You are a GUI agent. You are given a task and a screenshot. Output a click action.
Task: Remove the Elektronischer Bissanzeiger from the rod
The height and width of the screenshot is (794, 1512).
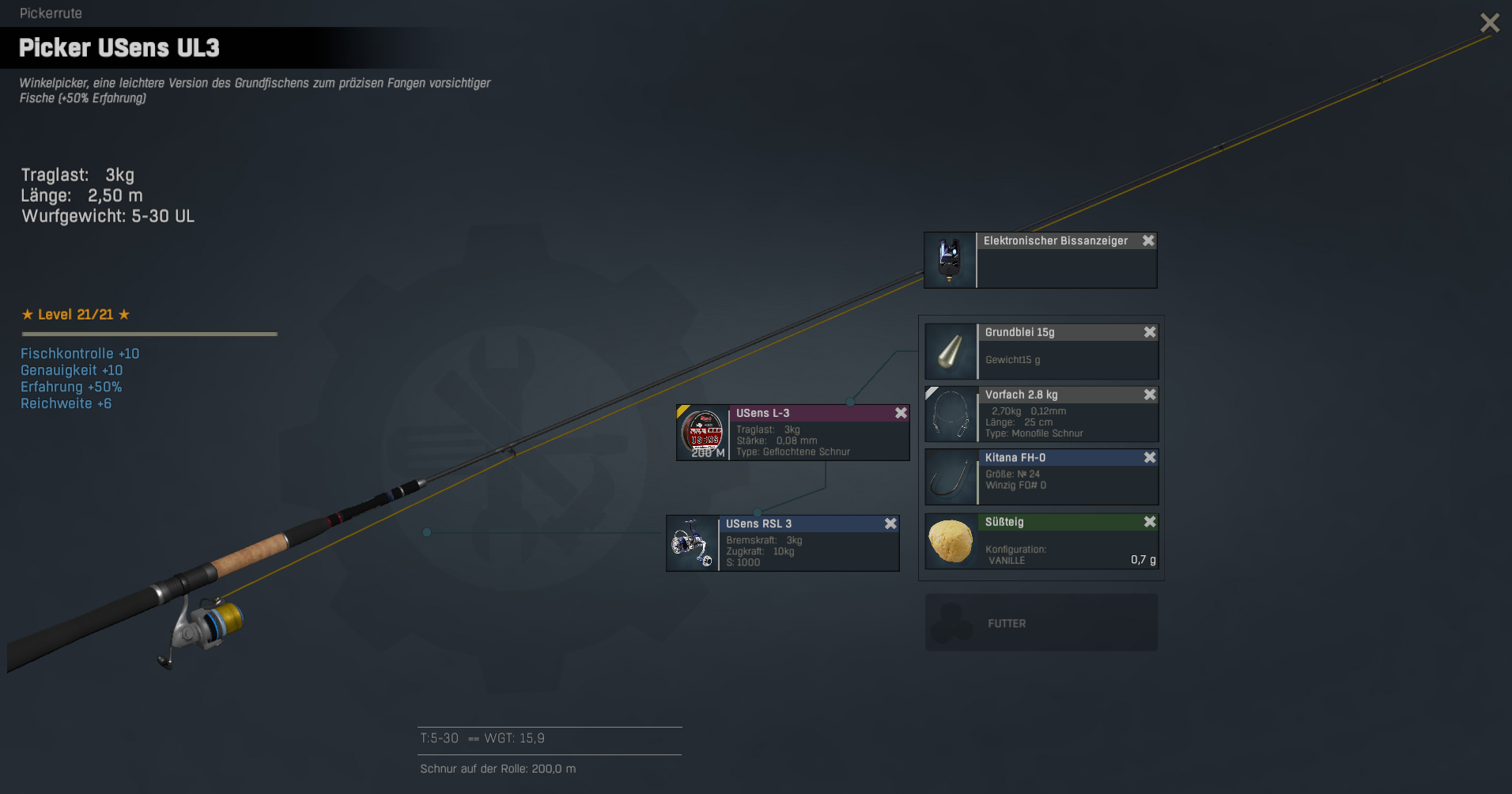[x=1148, y=240]
